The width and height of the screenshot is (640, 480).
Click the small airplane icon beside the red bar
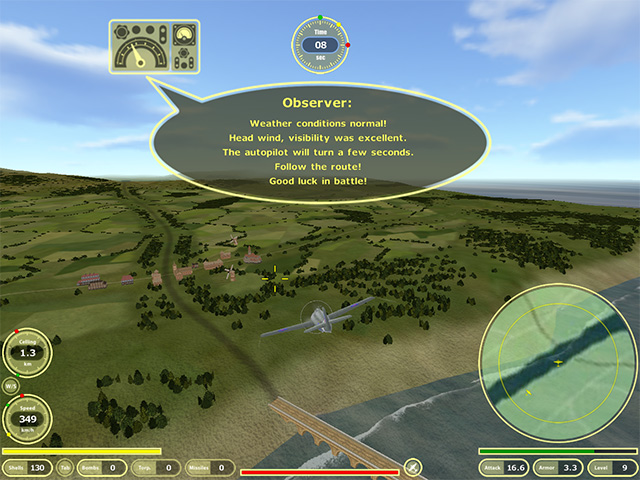412,467
